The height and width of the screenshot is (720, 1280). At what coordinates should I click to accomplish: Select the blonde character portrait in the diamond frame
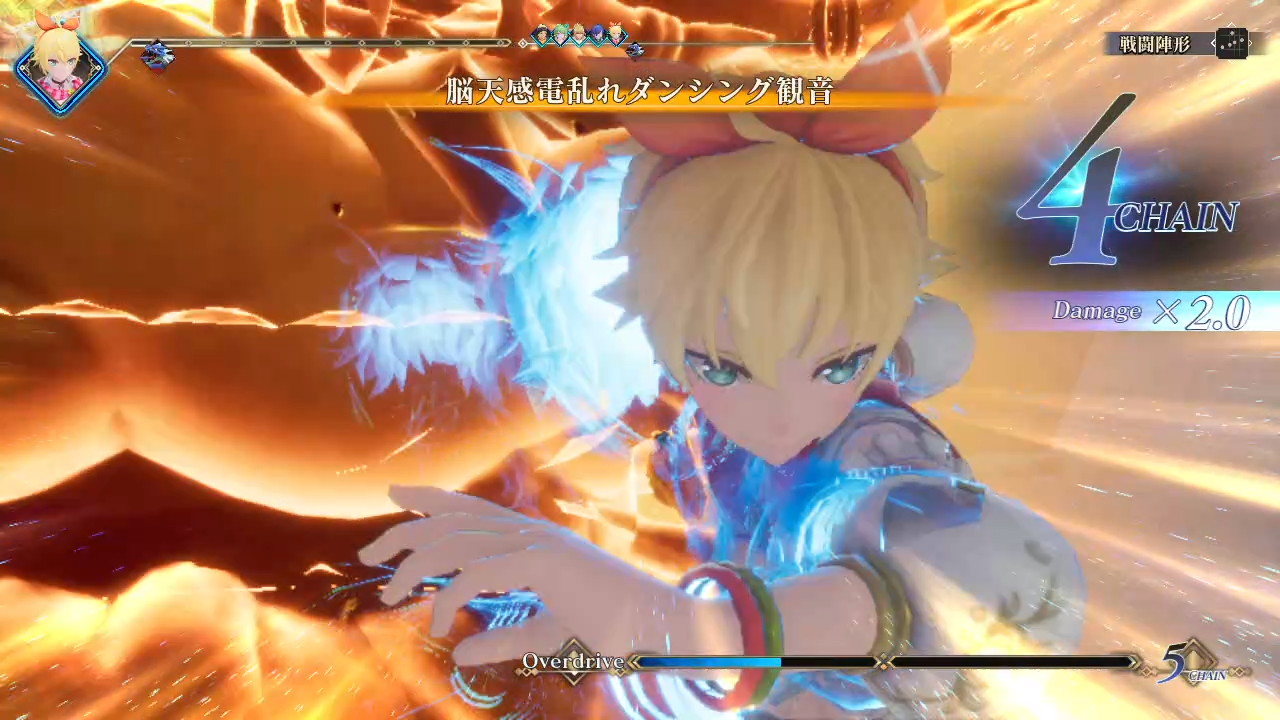[59, 66]
